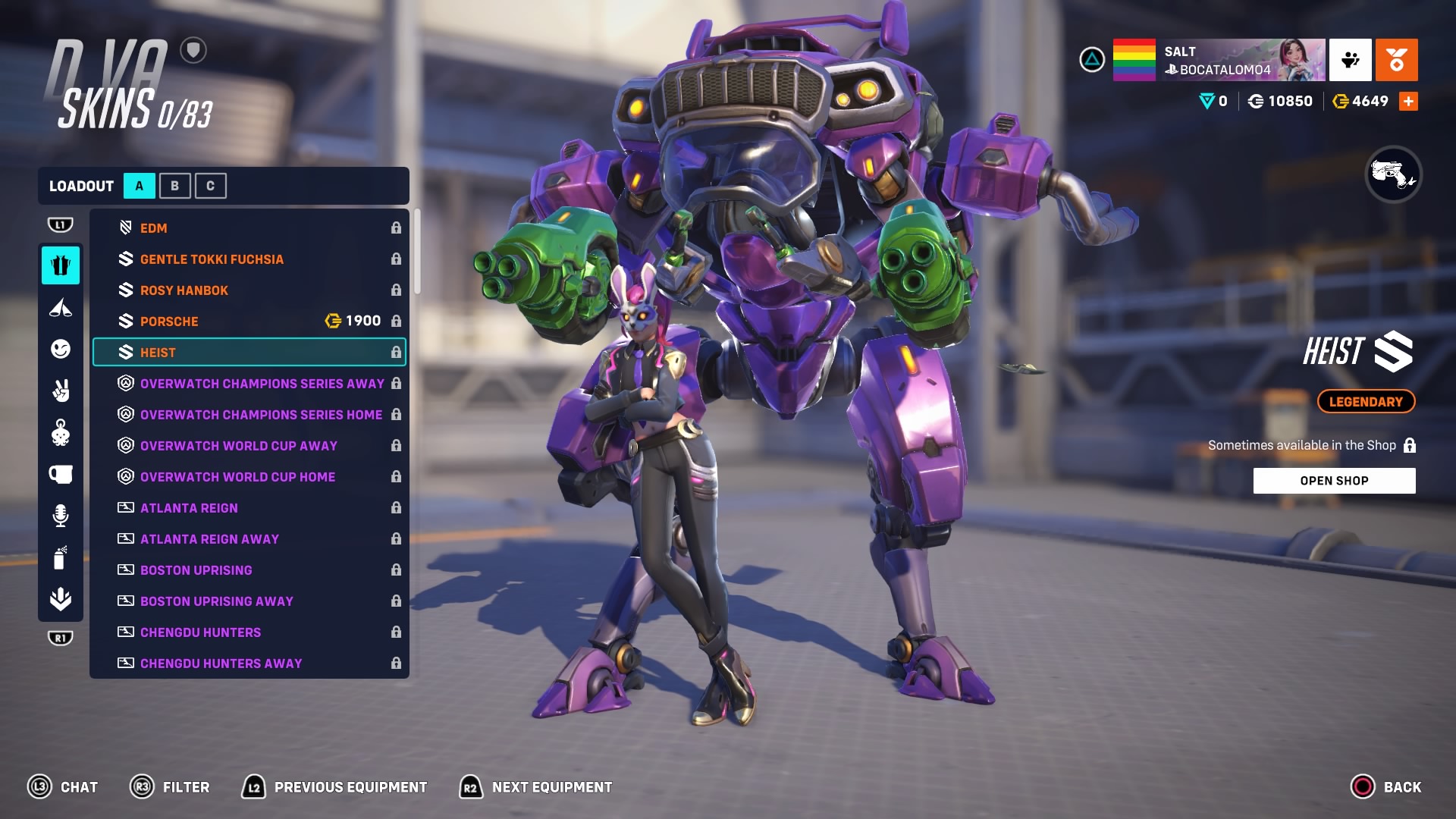The width and height of the screenshot is (1456, 819).
Task: Choose Overwatch Champions Series Away skin
Action: (x=249, y=384)
